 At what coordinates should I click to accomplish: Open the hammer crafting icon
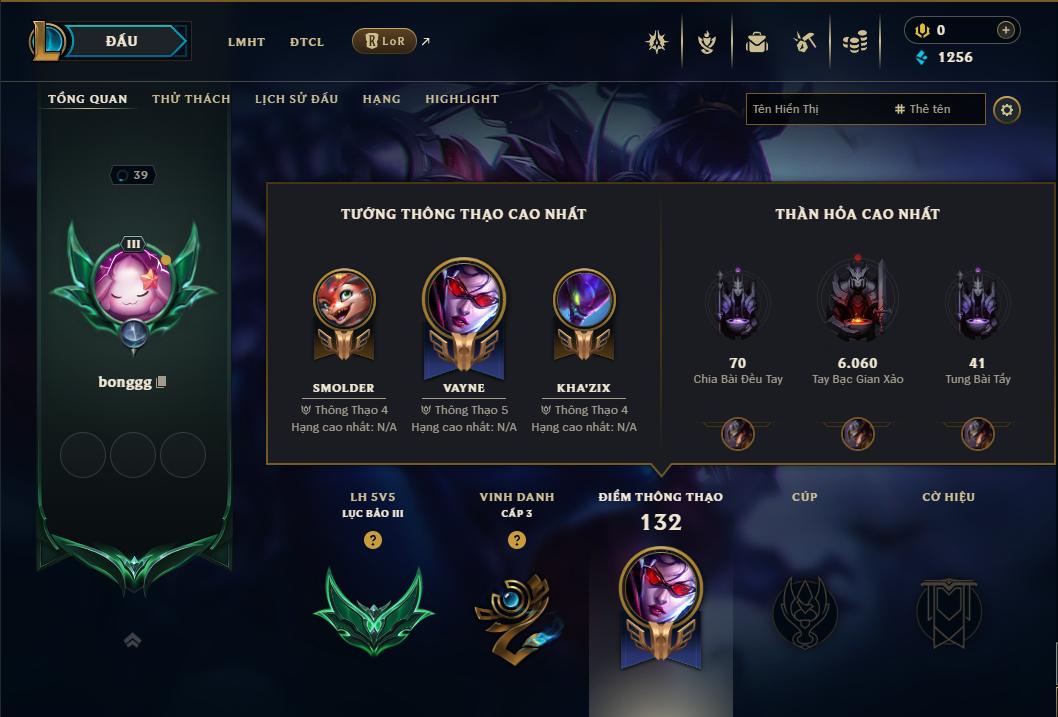[x=805, y=42]
